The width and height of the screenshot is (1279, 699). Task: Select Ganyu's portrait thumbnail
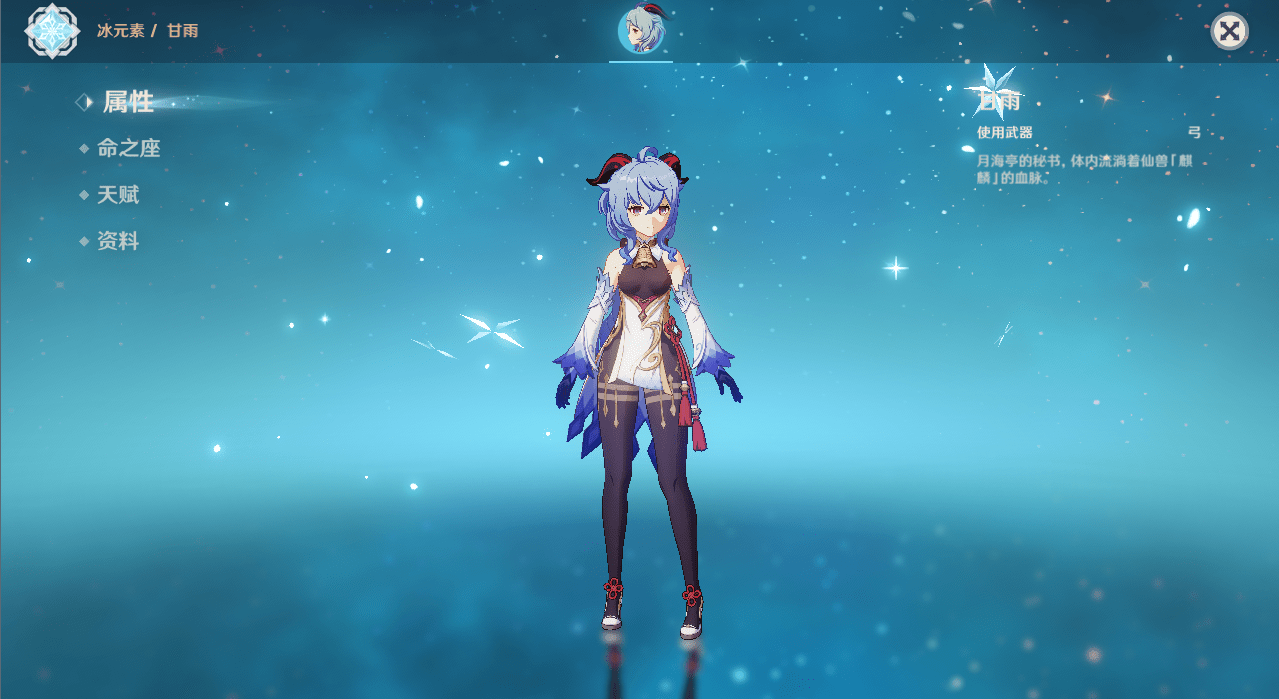click(x=641, y=30)
